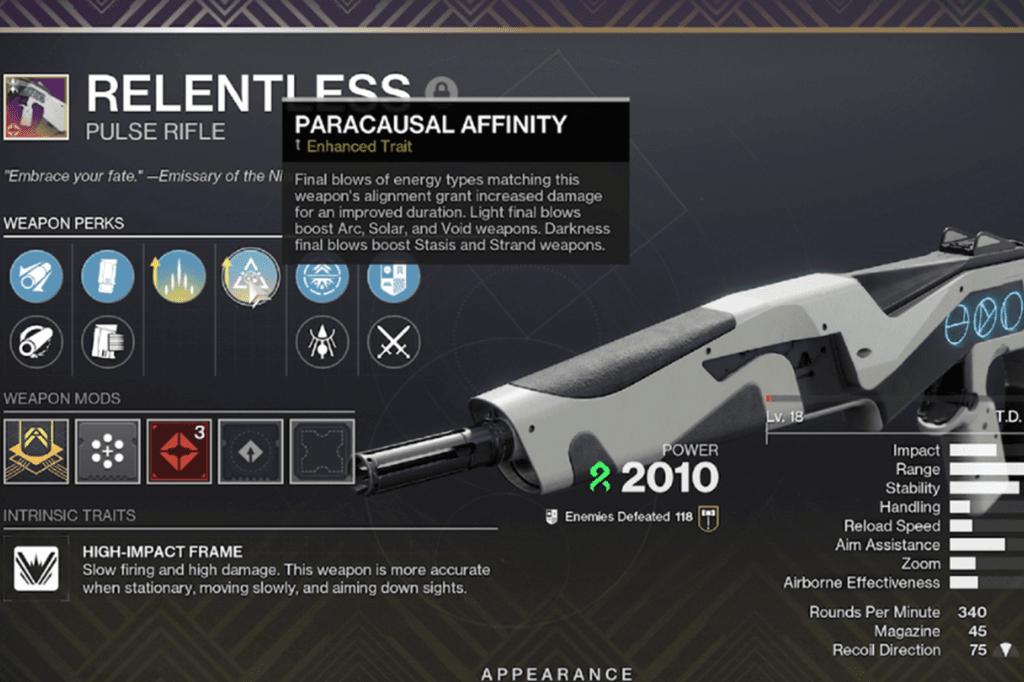Choose the alternate barrel perk with circular arrow
Viewport: 1024px width, 682px height.
(36, 343)
